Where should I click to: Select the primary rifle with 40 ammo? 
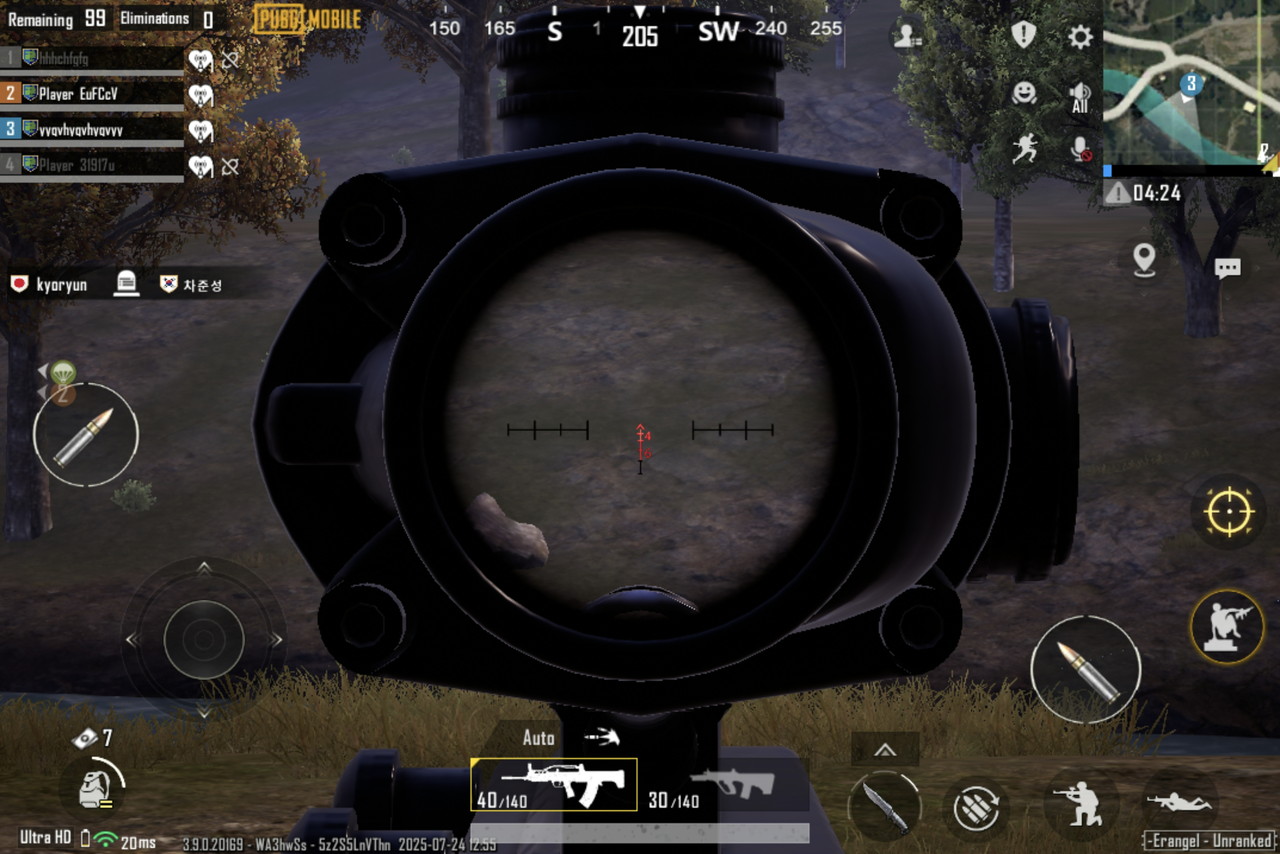(x=553, y=784)
